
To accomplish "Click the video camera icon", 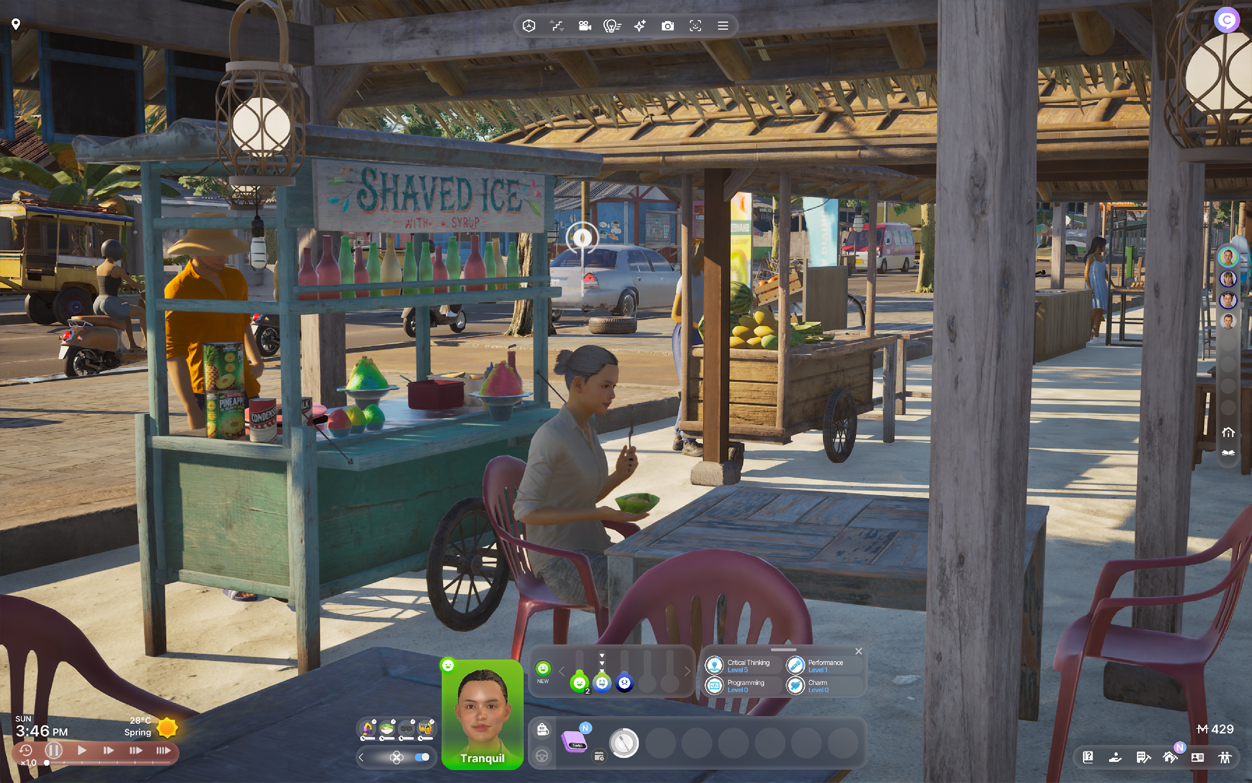I will 585,26.
